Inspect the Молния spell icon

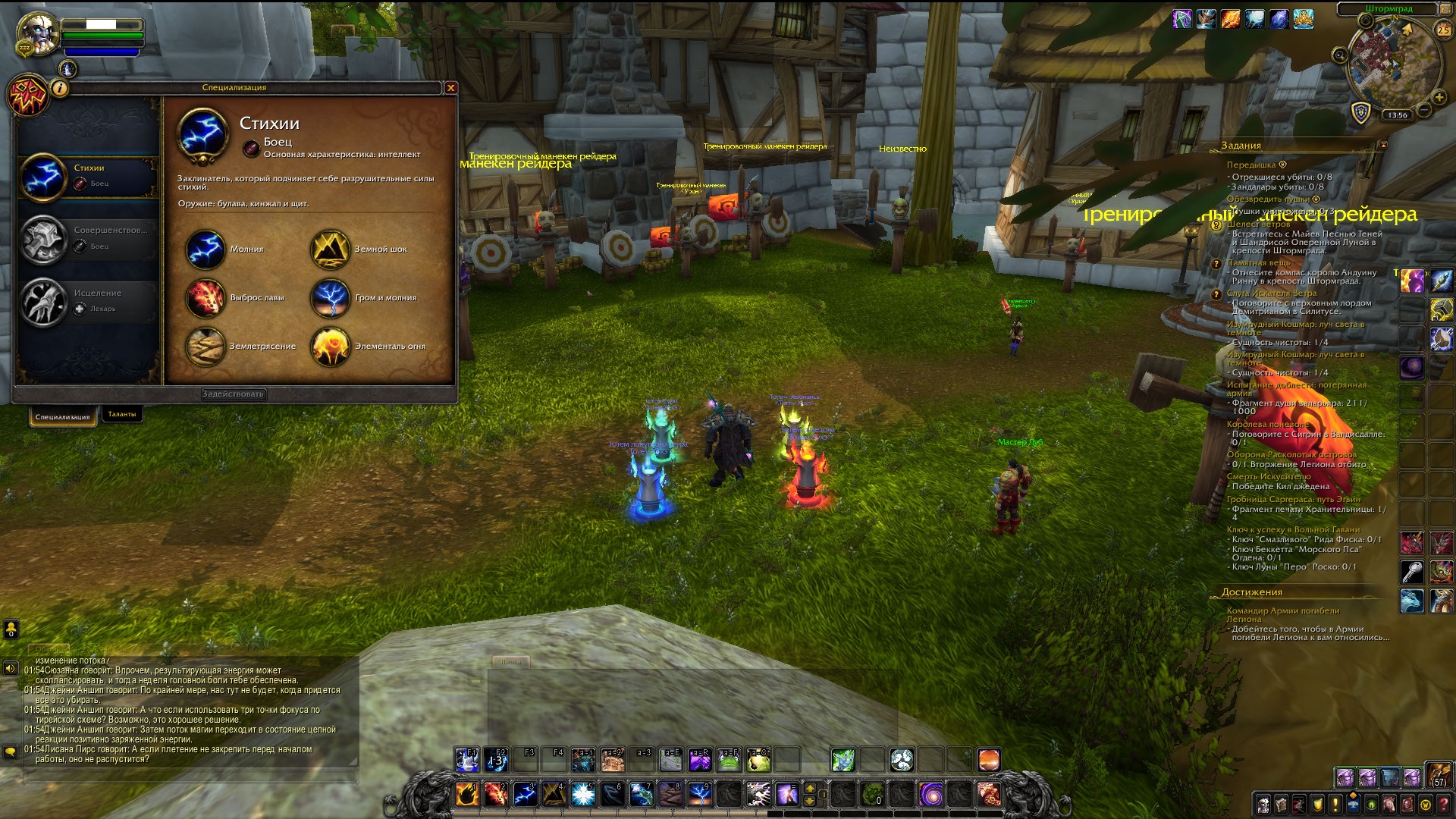(205, 249)
